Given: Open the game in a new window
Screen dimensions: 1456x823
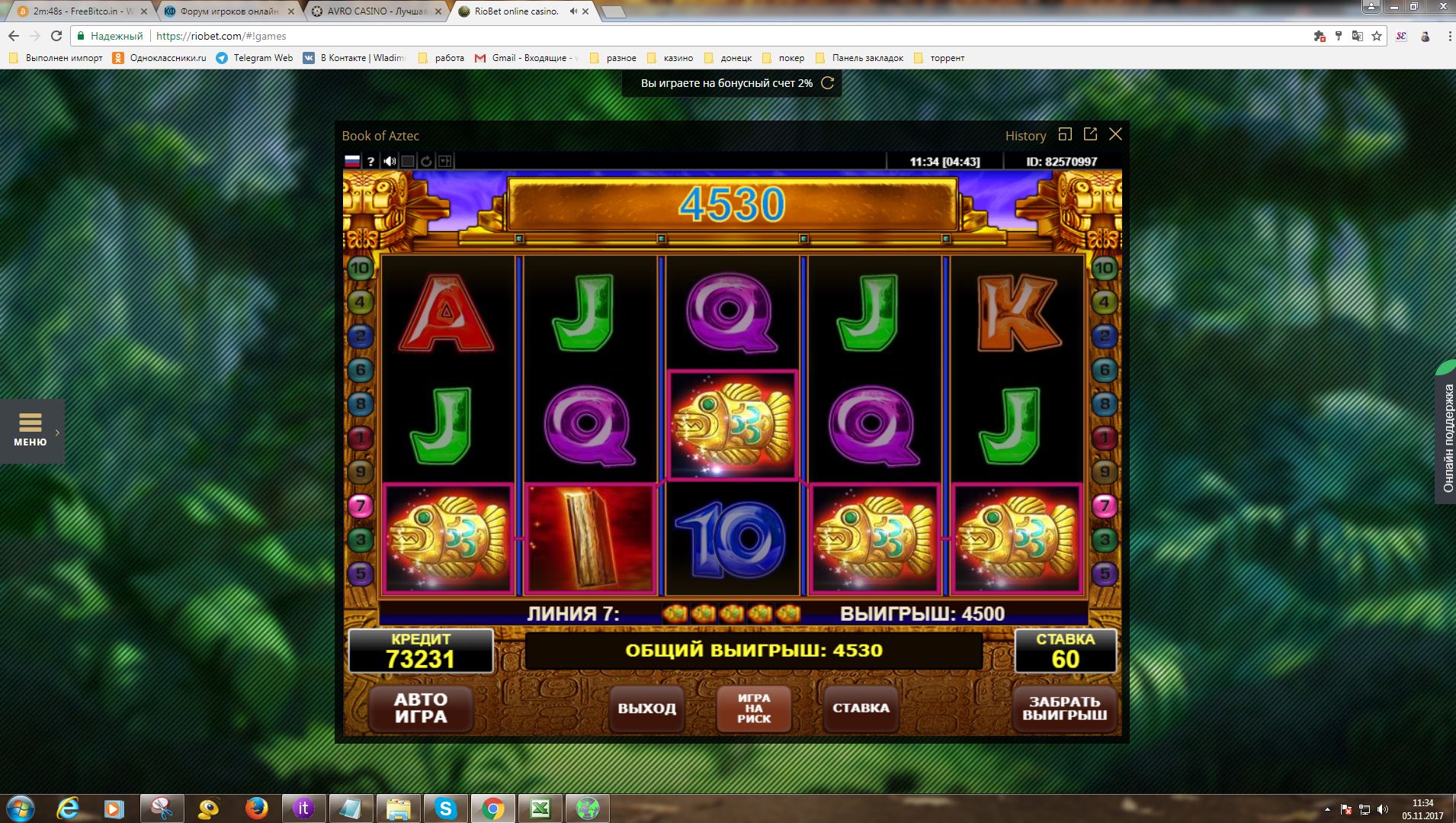Looking at the screenshot, I should [1090, 134].
